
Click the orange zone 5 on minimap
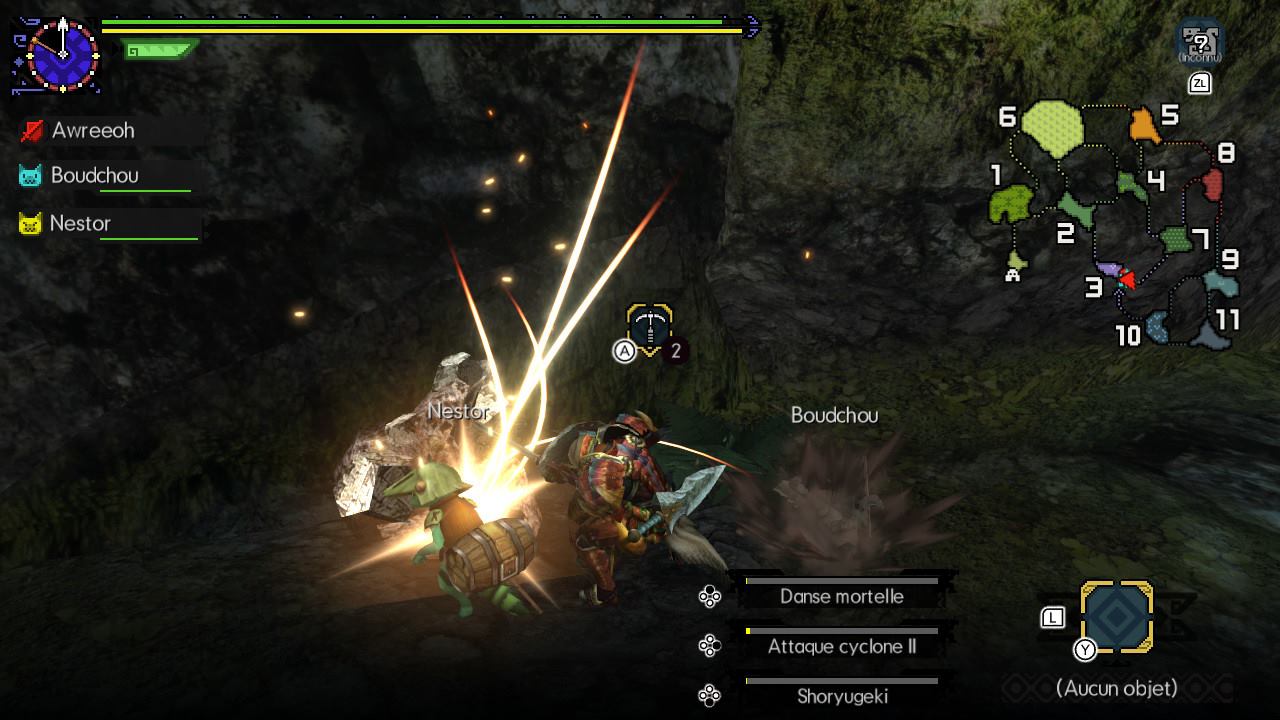(1145, 126)
